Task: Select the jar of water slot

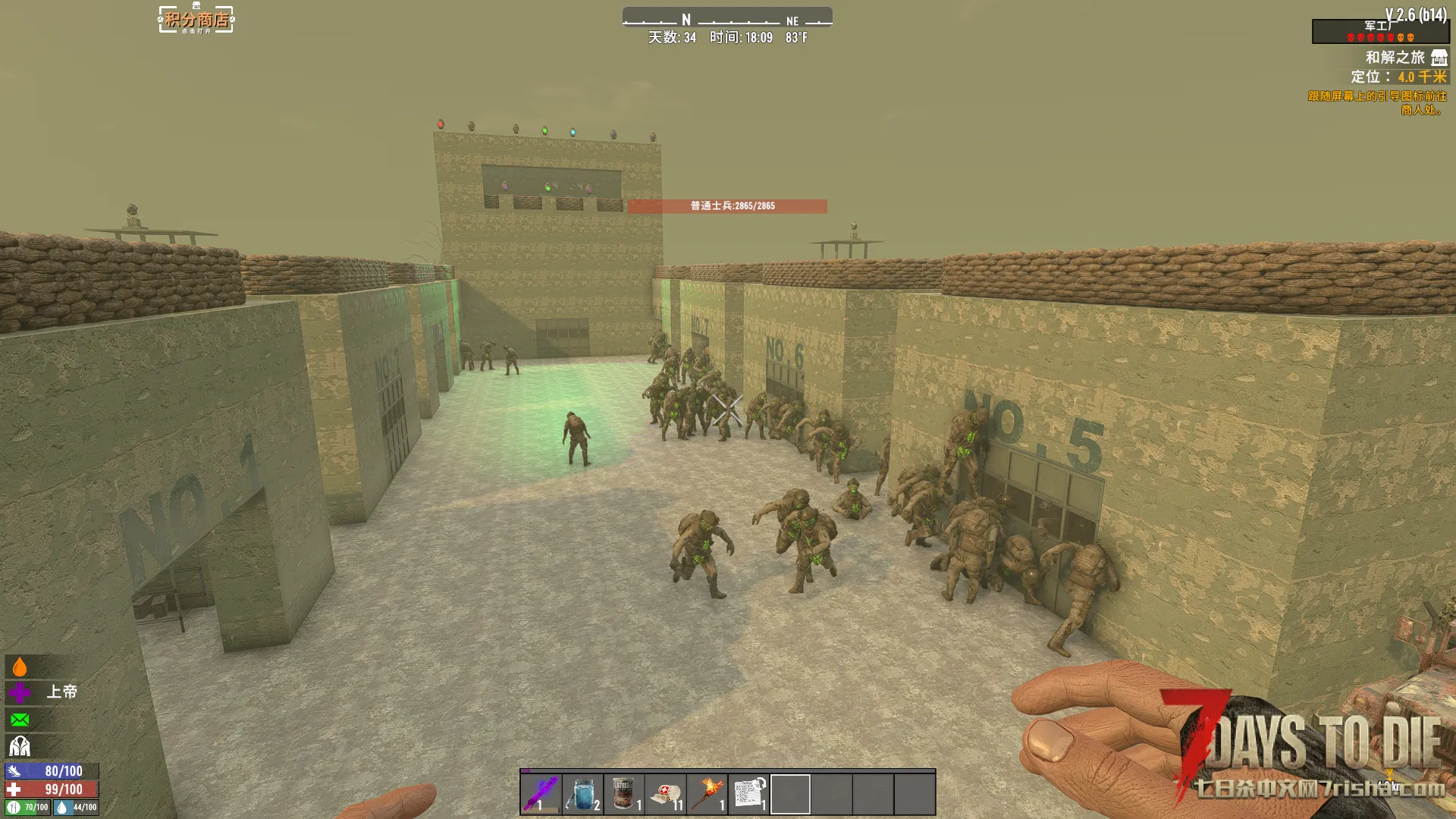Action: tap(582, 793)
